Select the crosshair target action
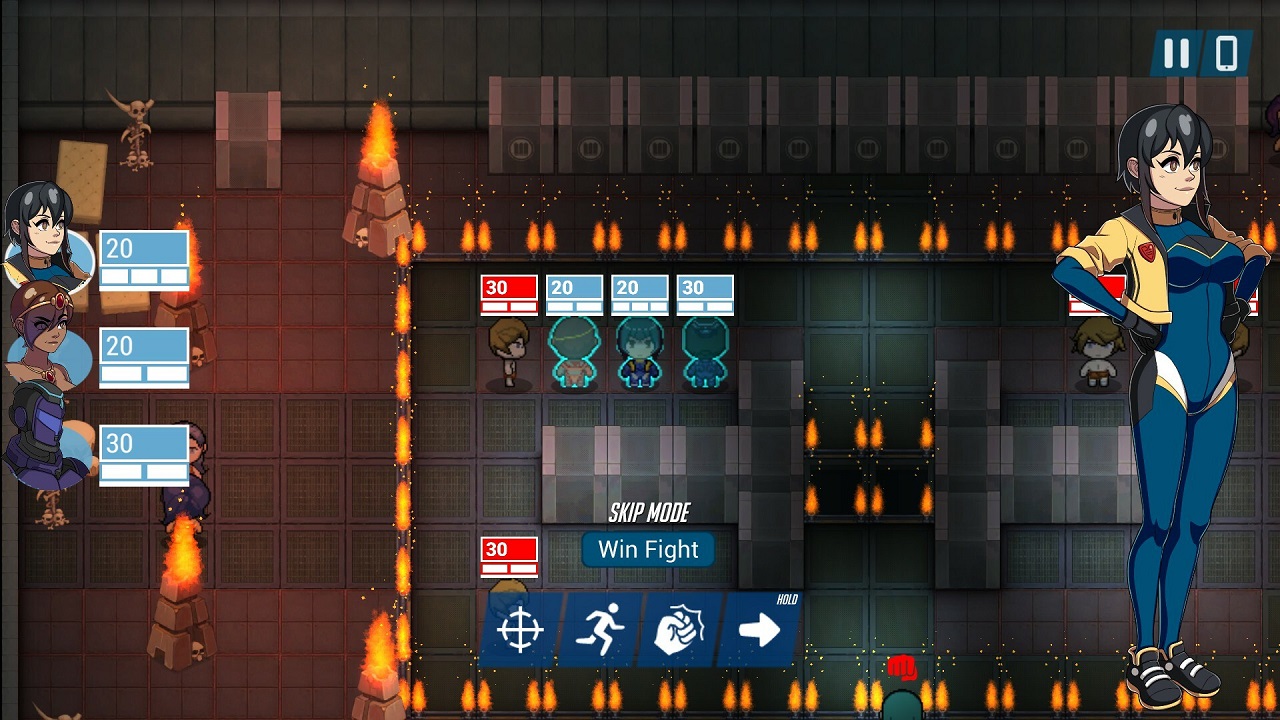This screenshot has height=720, width=1280. (520, 630)
